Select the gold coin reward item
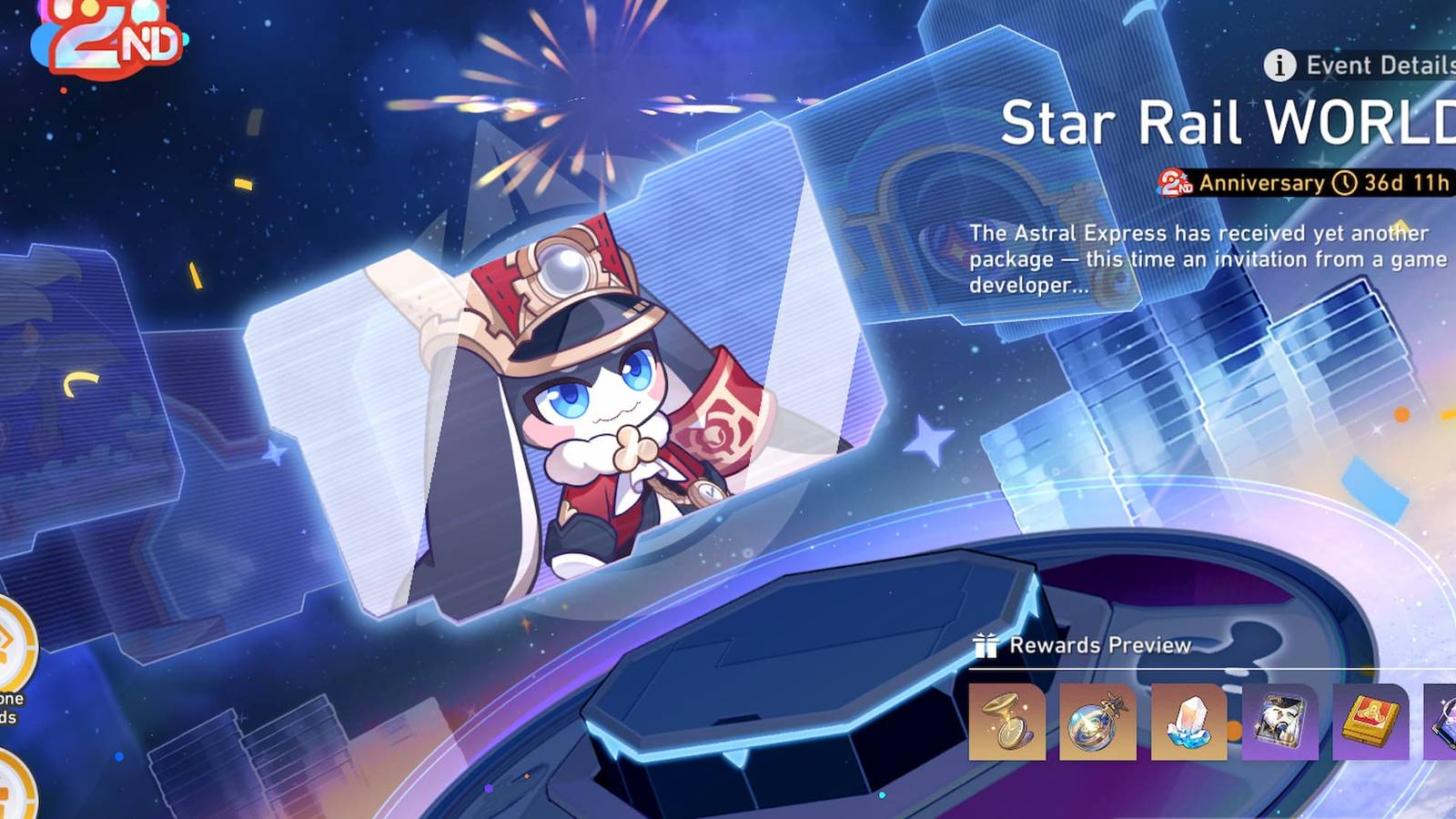Screen dimensions: 1456x819 pos(1010,723)
